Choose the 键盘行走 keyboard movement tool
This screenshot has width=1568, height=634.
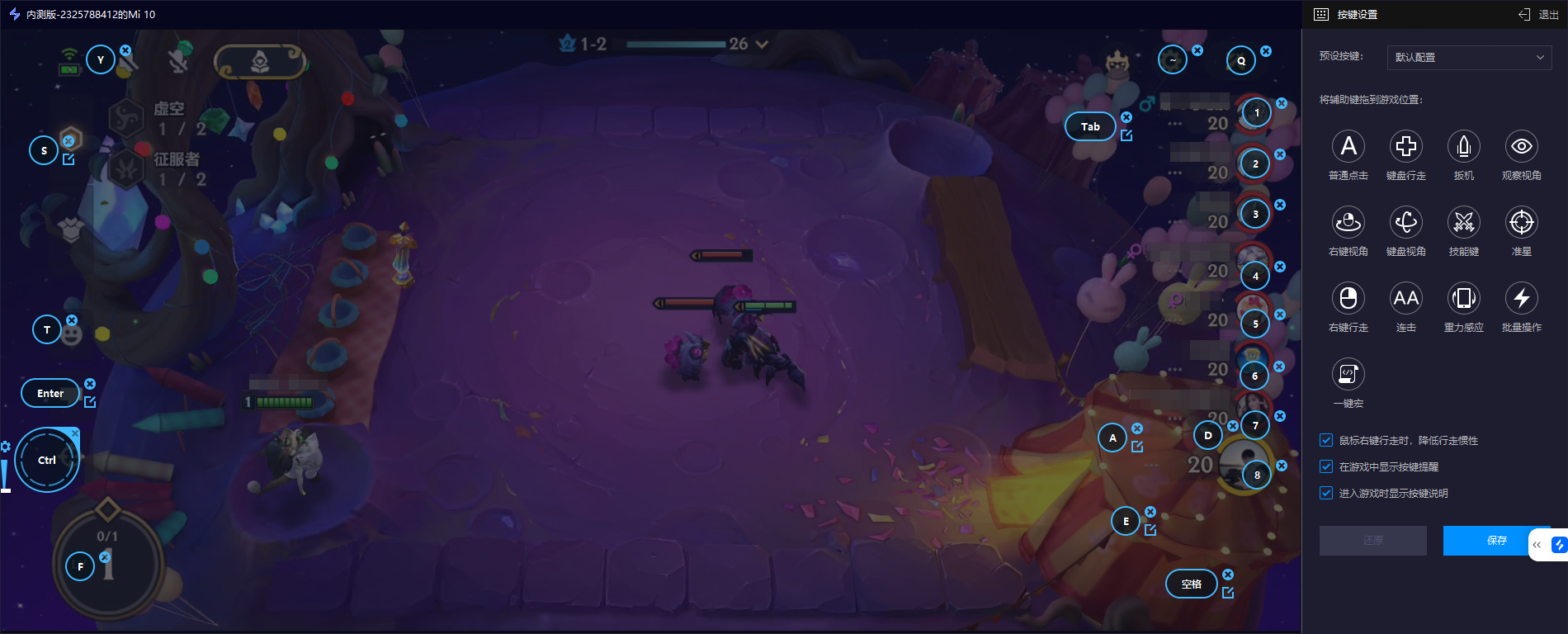(1406, 147)
